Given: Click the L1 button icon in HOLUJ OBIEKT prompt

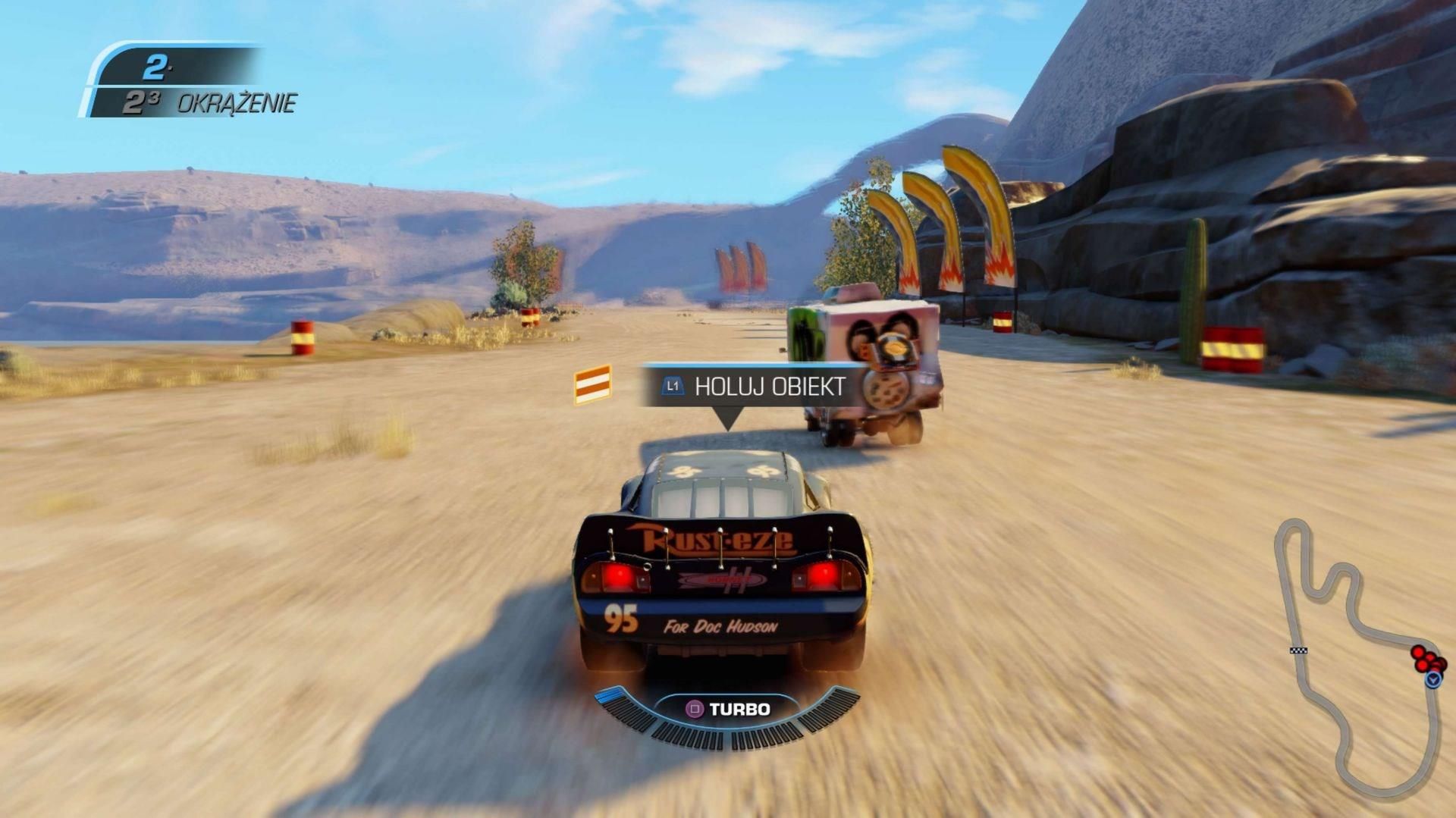Looking at the screenshot, I should [672, 386].
